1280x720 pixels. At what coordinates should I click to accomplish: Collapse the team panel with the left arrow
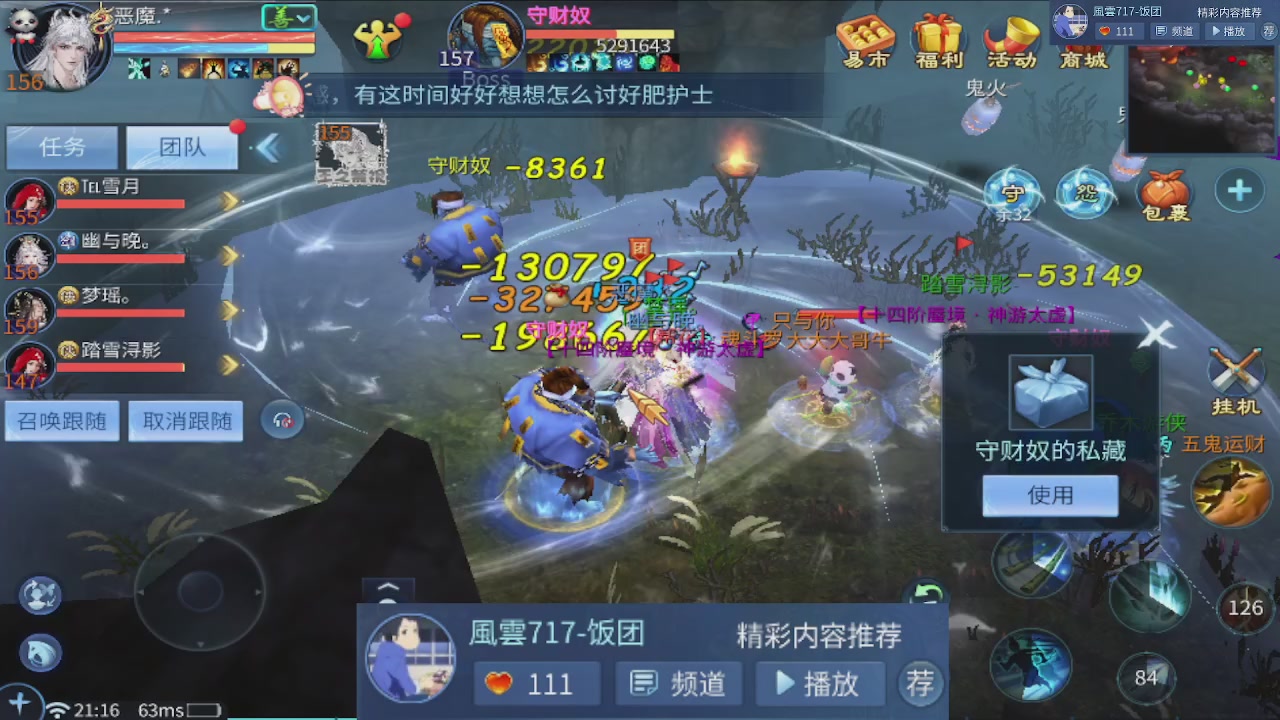(268, 145)
